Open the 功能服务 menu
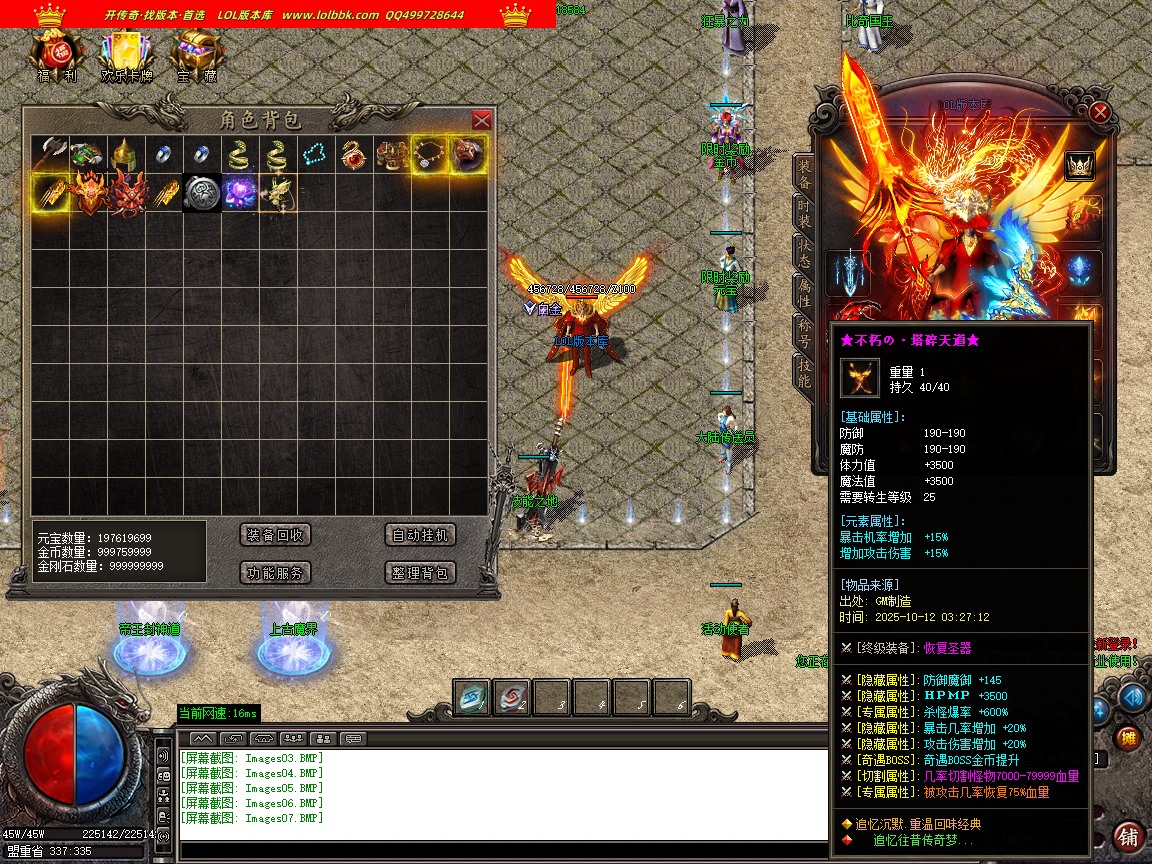Image resolution: width=1152 pixels, height=864 pixels. pyautogui.click(x=276, y=573)
